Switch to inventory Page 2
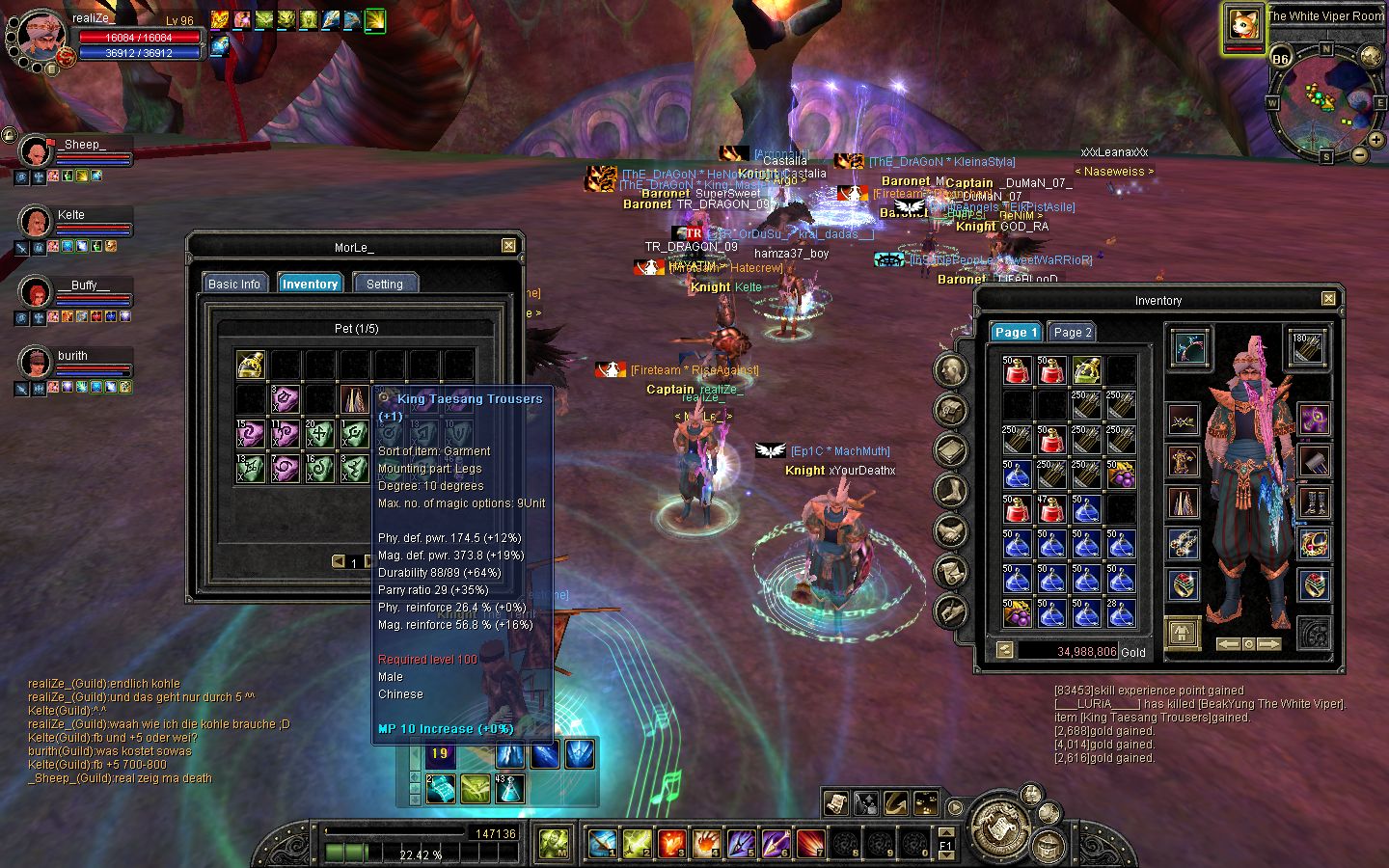1389x868 pixels. (x=1072, y=332)
